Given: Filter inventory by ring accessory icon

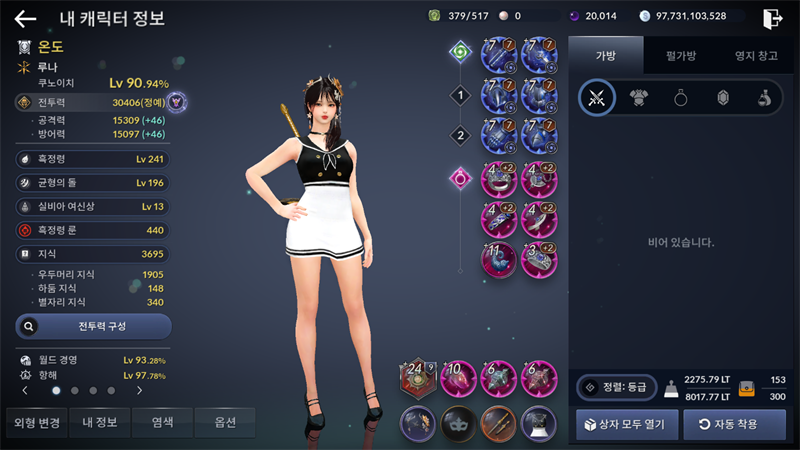Looking at the screenshot, I should 680,98.
